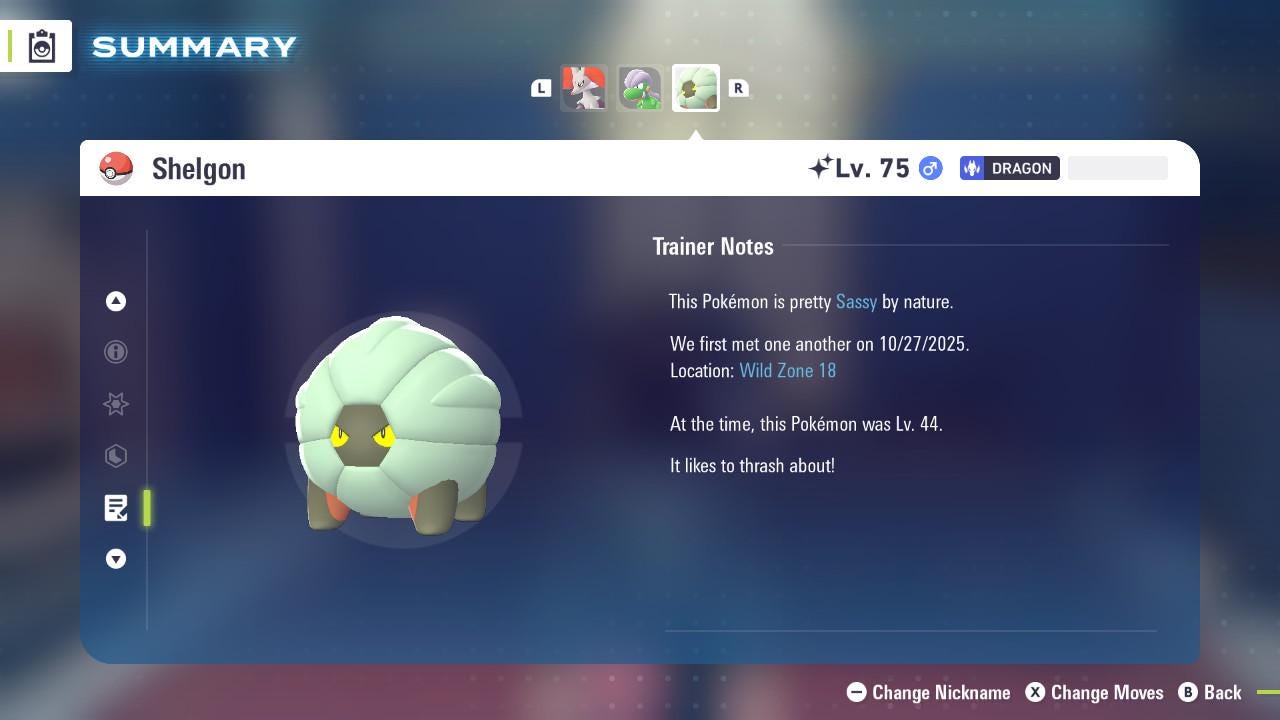Screen dimensions: 1280x720
Task: Open the Wild Zone 18 location link
Action: pyautogui.click(x=787, y=370)
